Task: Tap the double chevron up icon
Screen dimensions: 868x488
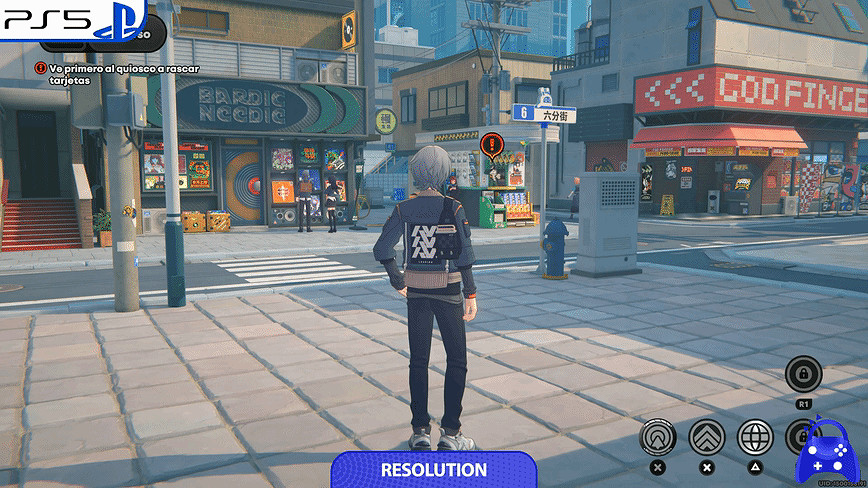Action: pos(707,437)
